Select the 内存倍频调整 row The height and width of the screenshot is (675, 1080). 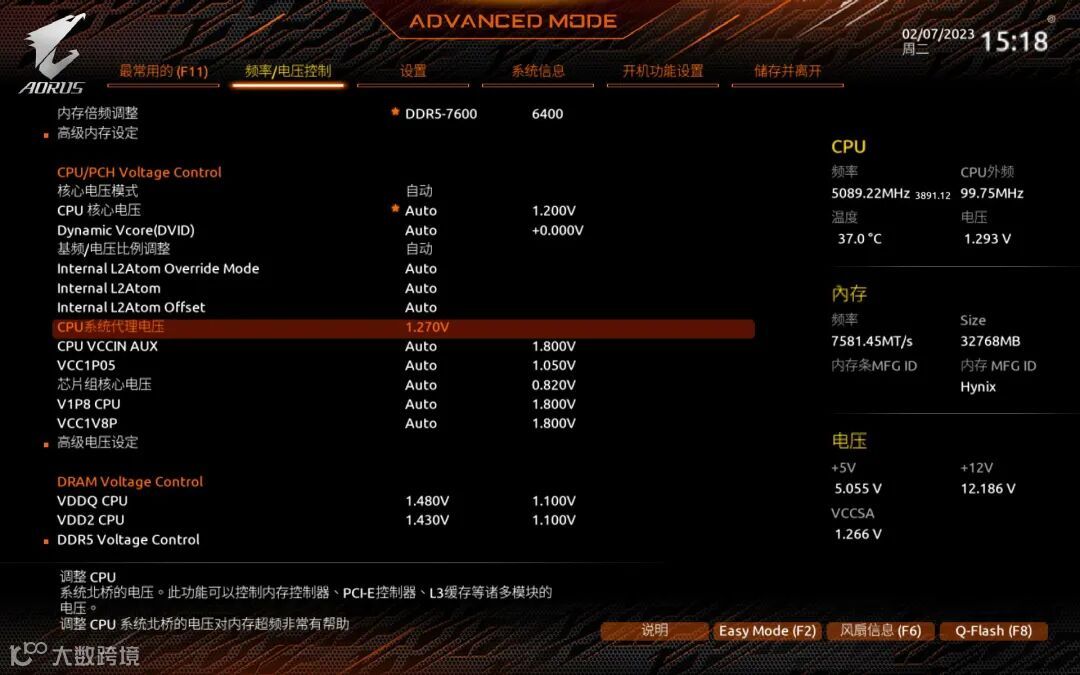(x=98, y=114)
